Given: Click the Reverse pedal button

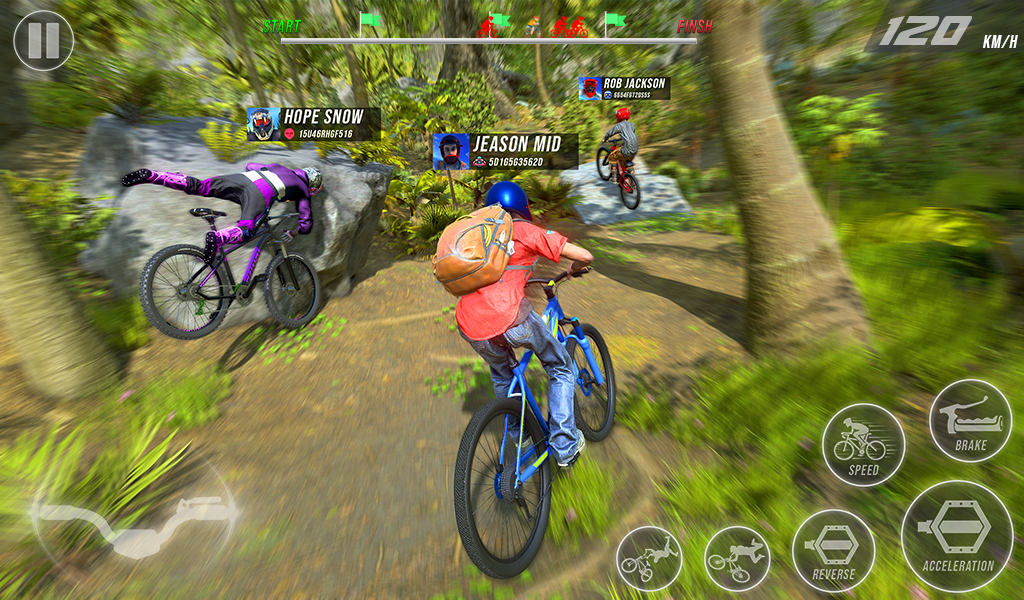Looking at the screenshot, I should click(x=833, y=551).
